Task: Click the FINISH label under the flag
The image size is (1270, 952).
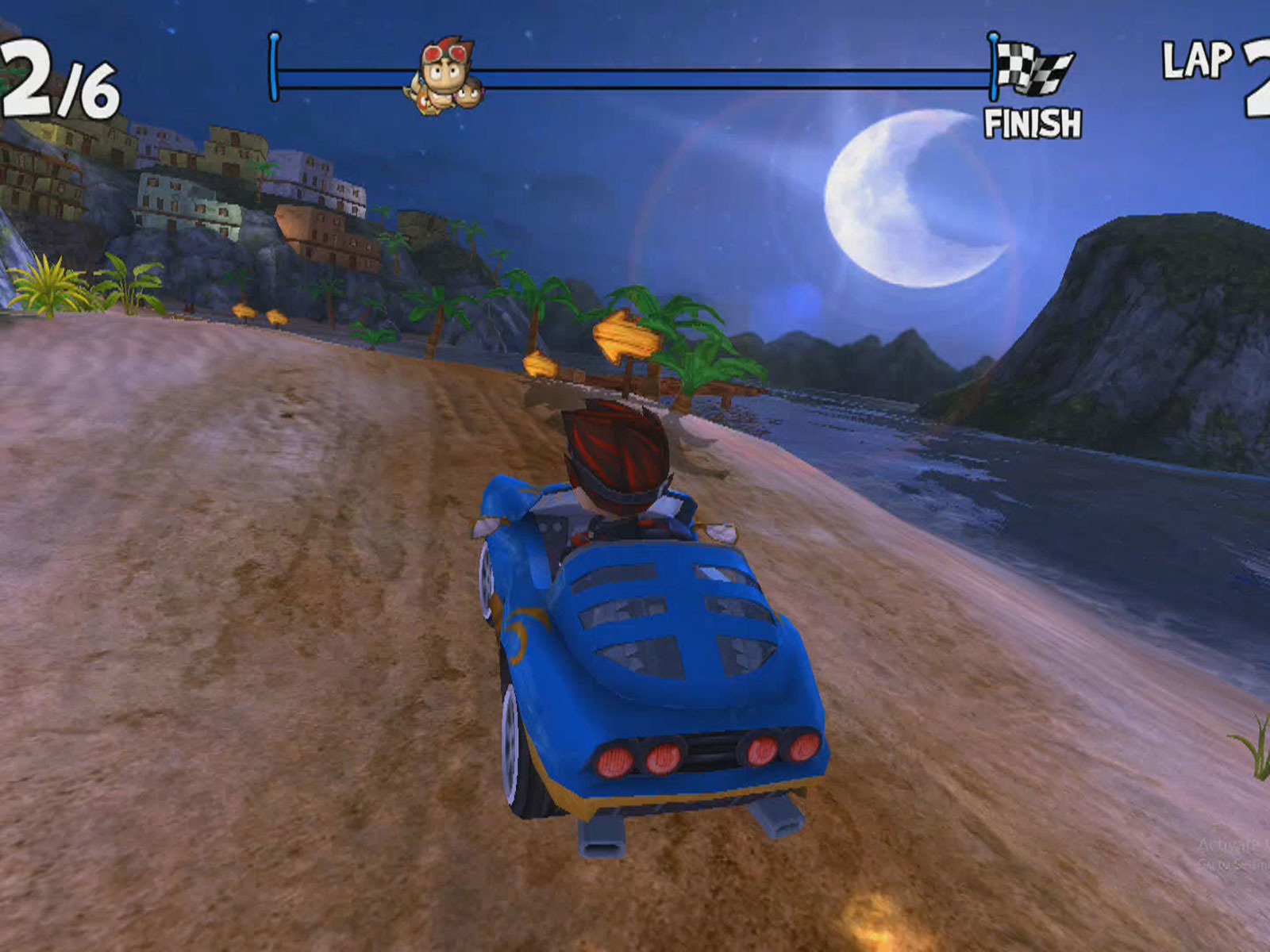Action: coord(1033,121)
